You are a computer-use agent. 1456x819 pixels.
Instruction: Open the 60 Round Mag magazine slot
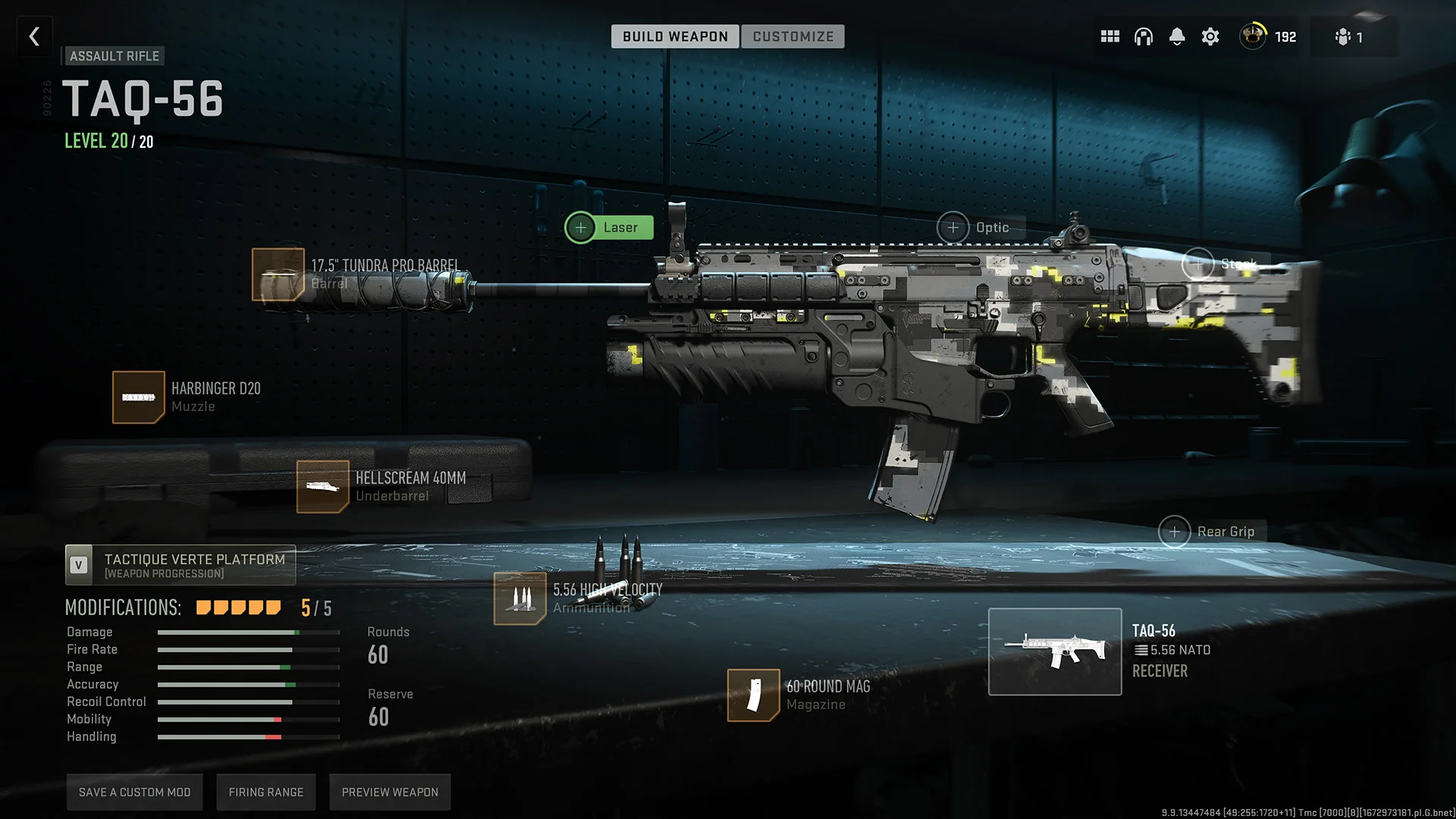click(x=755, y=695)
